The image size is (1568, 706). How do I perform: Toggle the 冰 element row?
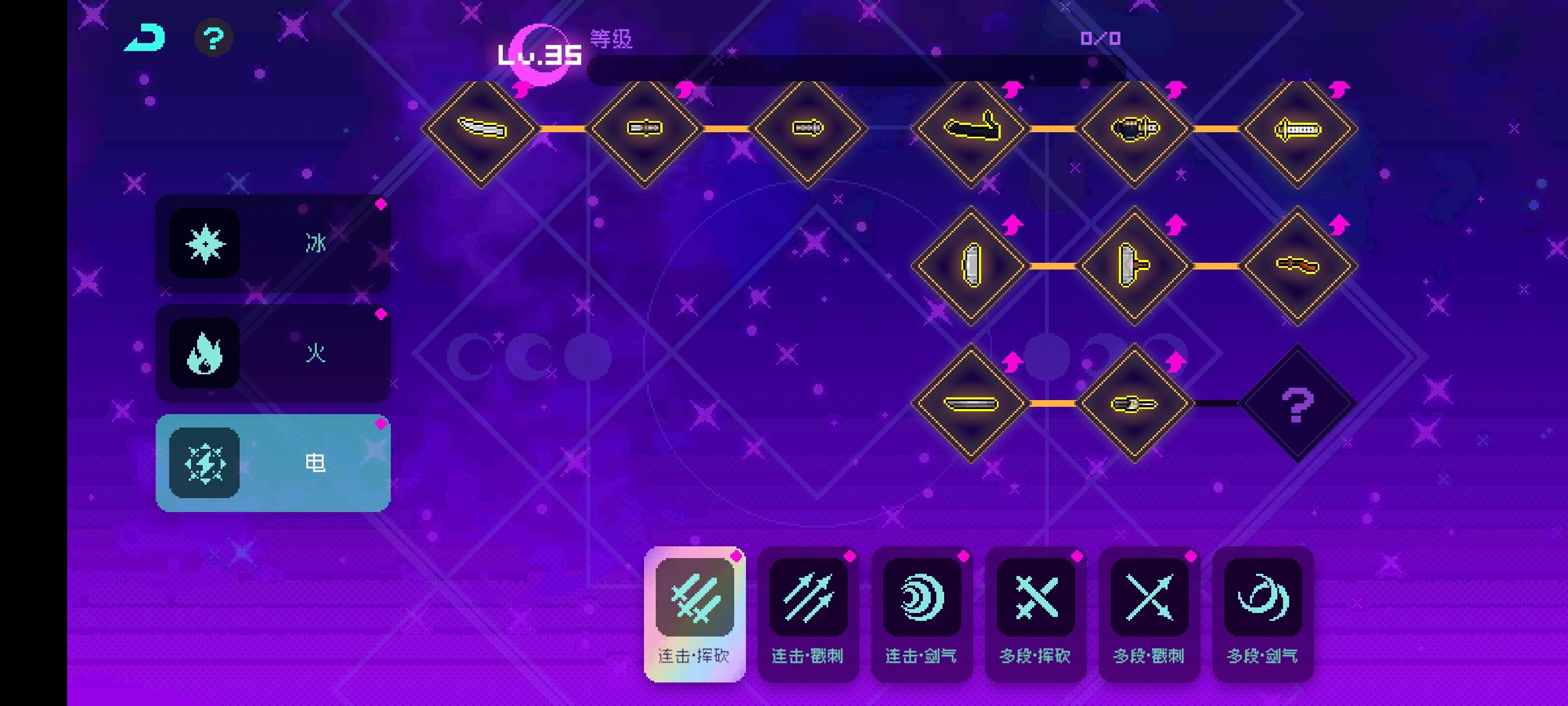coord(274,243)
